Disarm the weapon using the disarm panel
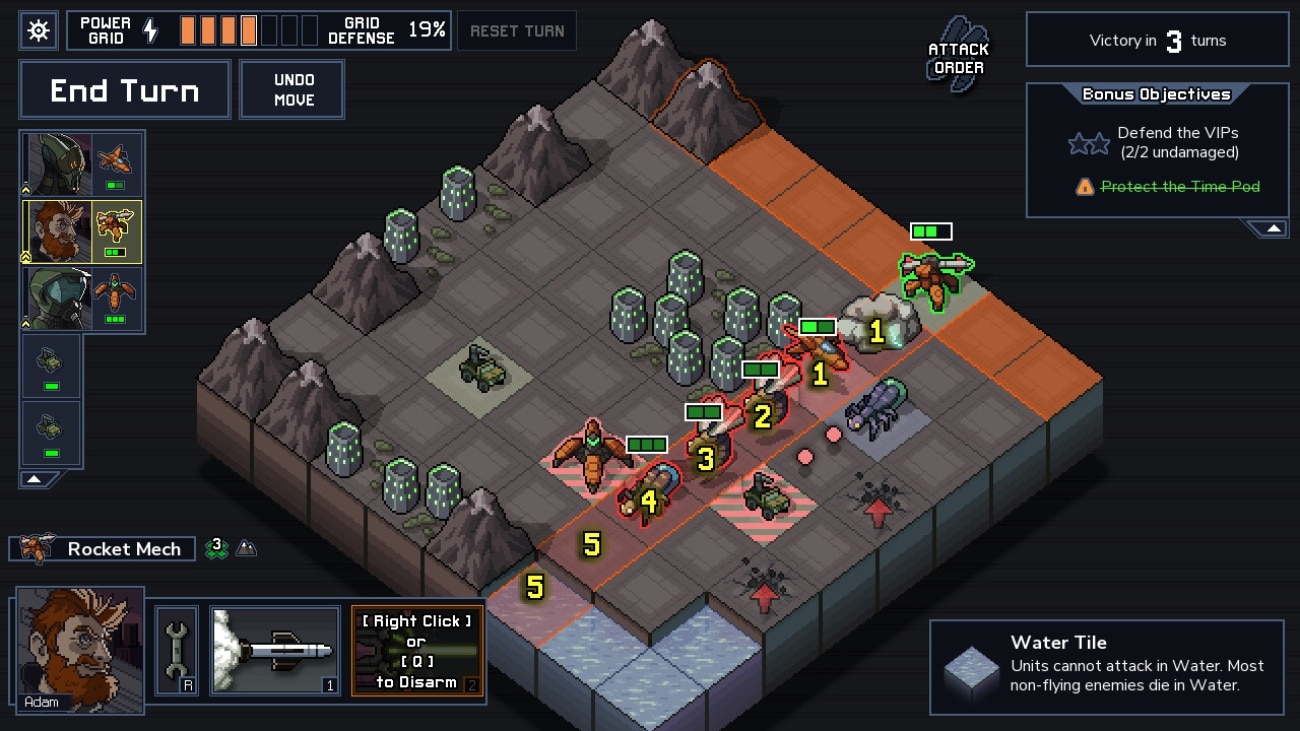This screenshot has height=731, width=1300. pos(417,650)
